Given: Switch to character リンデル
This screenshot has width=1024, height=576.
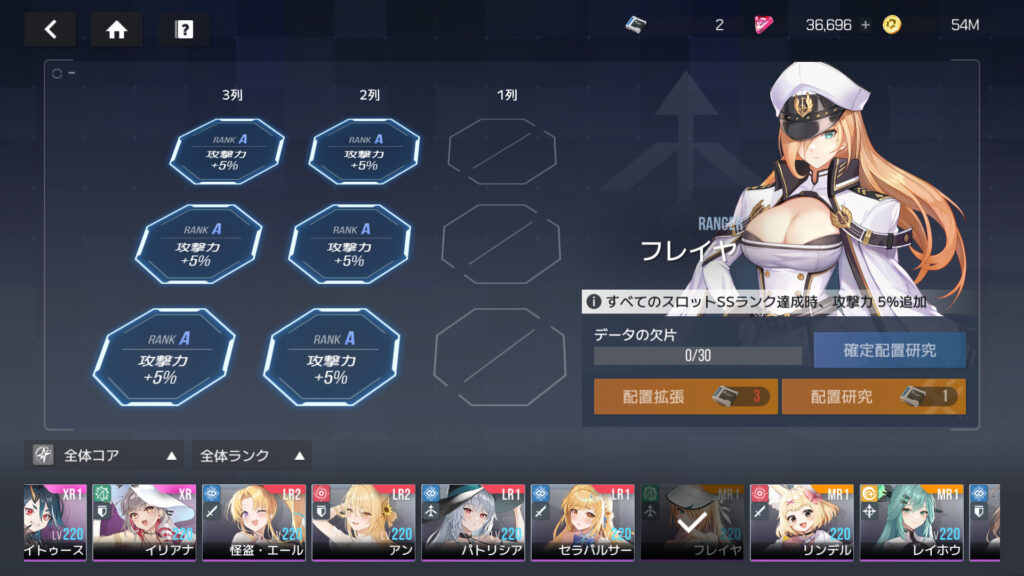Looking at the screenshot, I should pos(802,522).
